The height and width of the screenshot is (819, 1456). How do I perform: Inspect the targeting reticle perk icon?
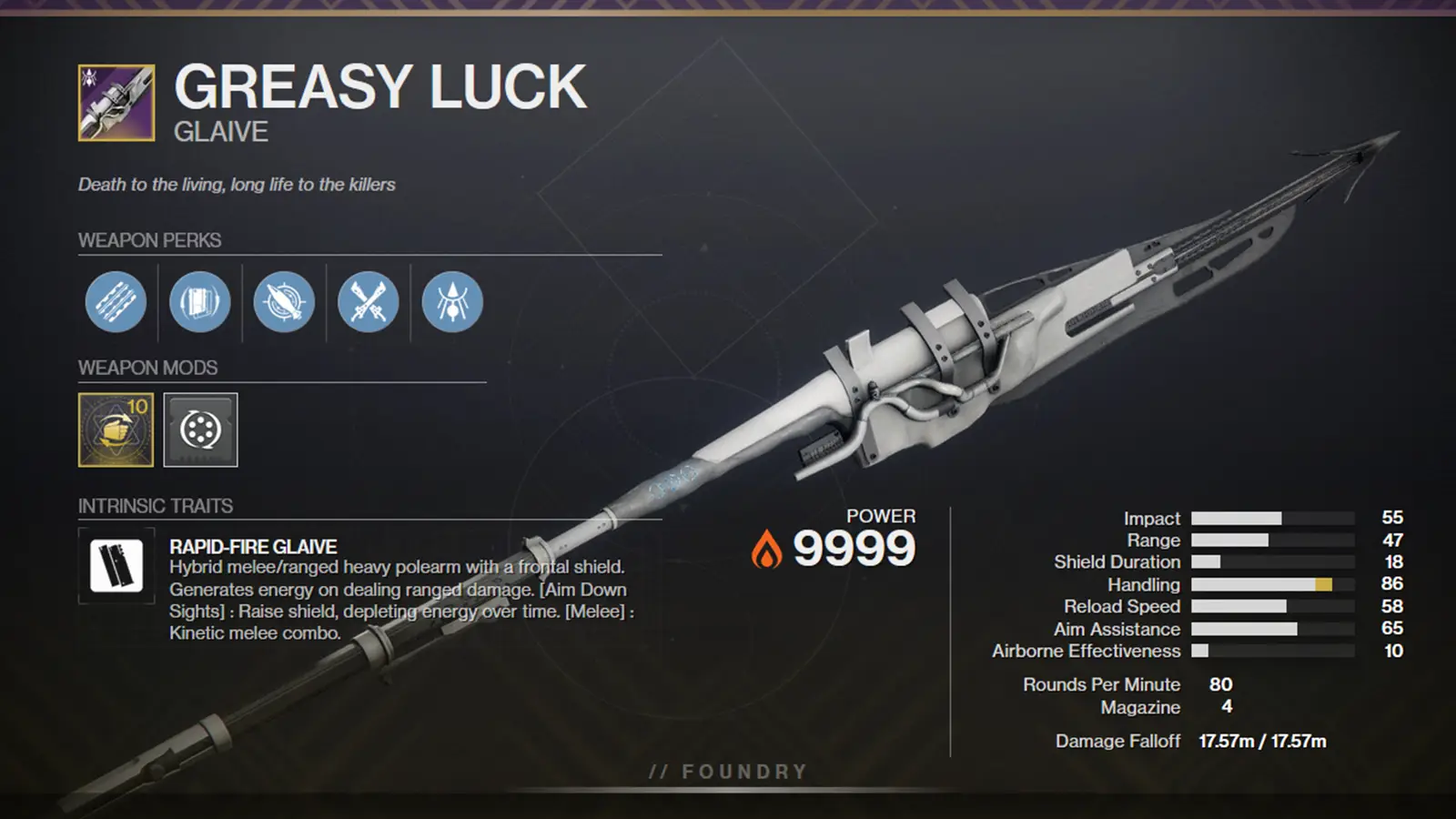pos(283,303)
